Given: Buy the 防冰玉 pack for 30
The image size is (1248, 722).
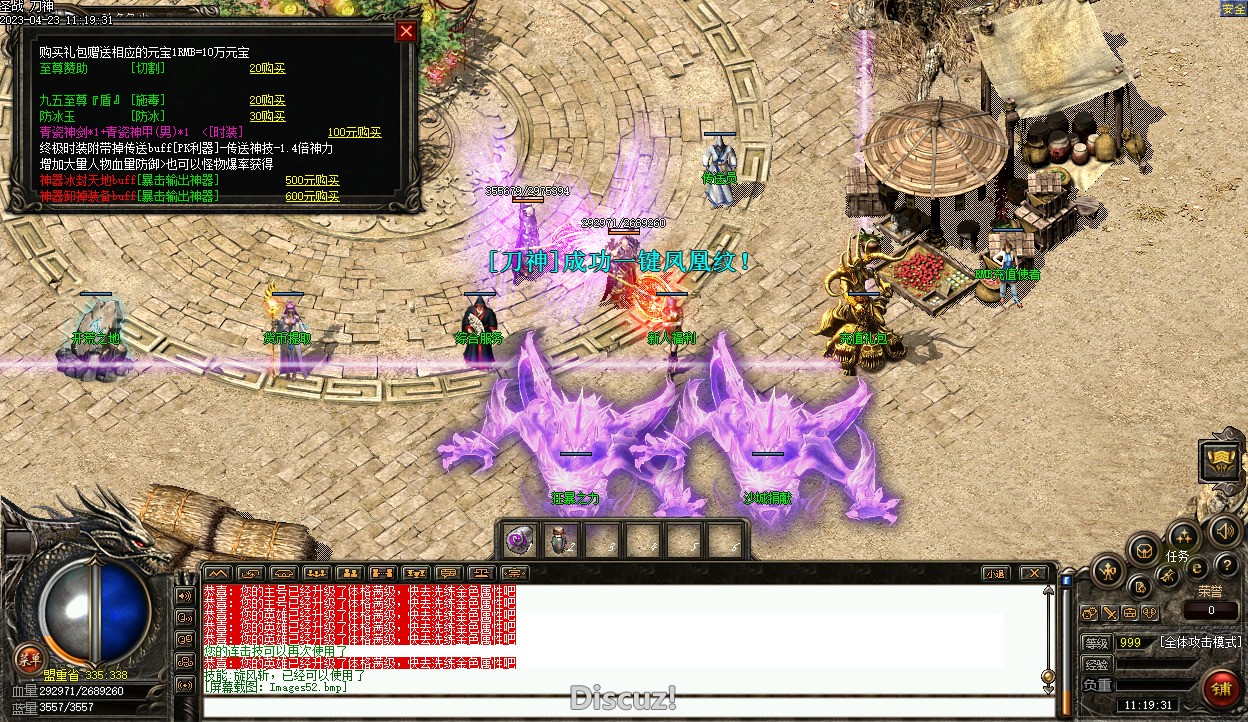Looking at the screenshot, I should (267, 116).
